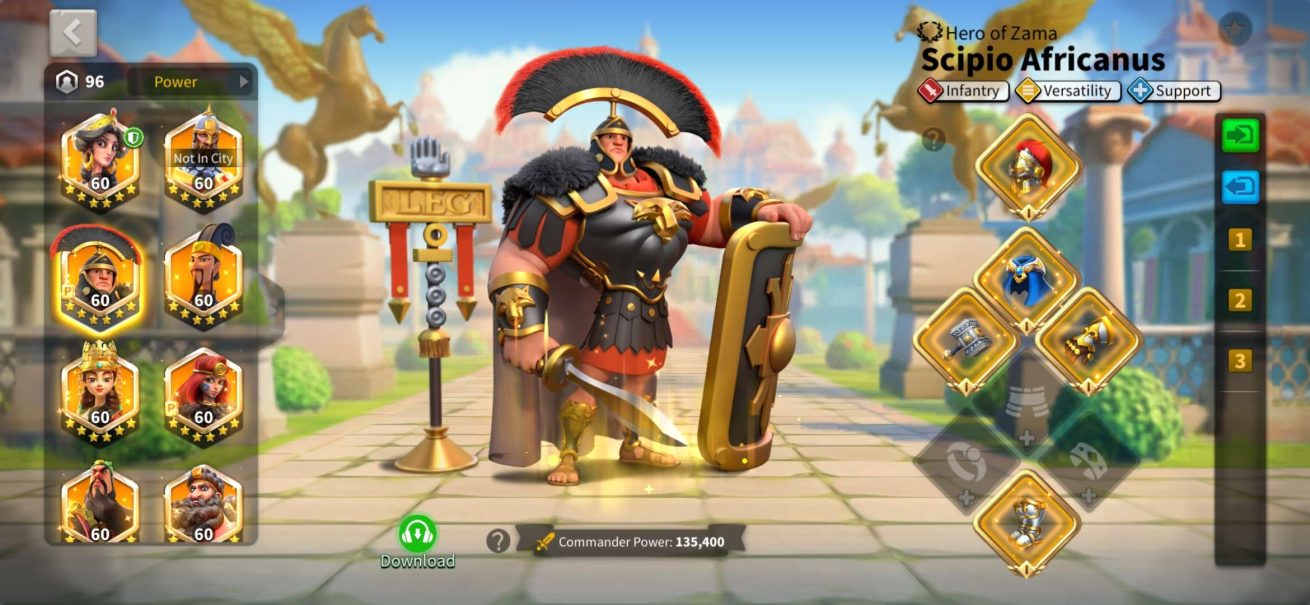Switch to equipment preset 3

(x=1240, y=361)
